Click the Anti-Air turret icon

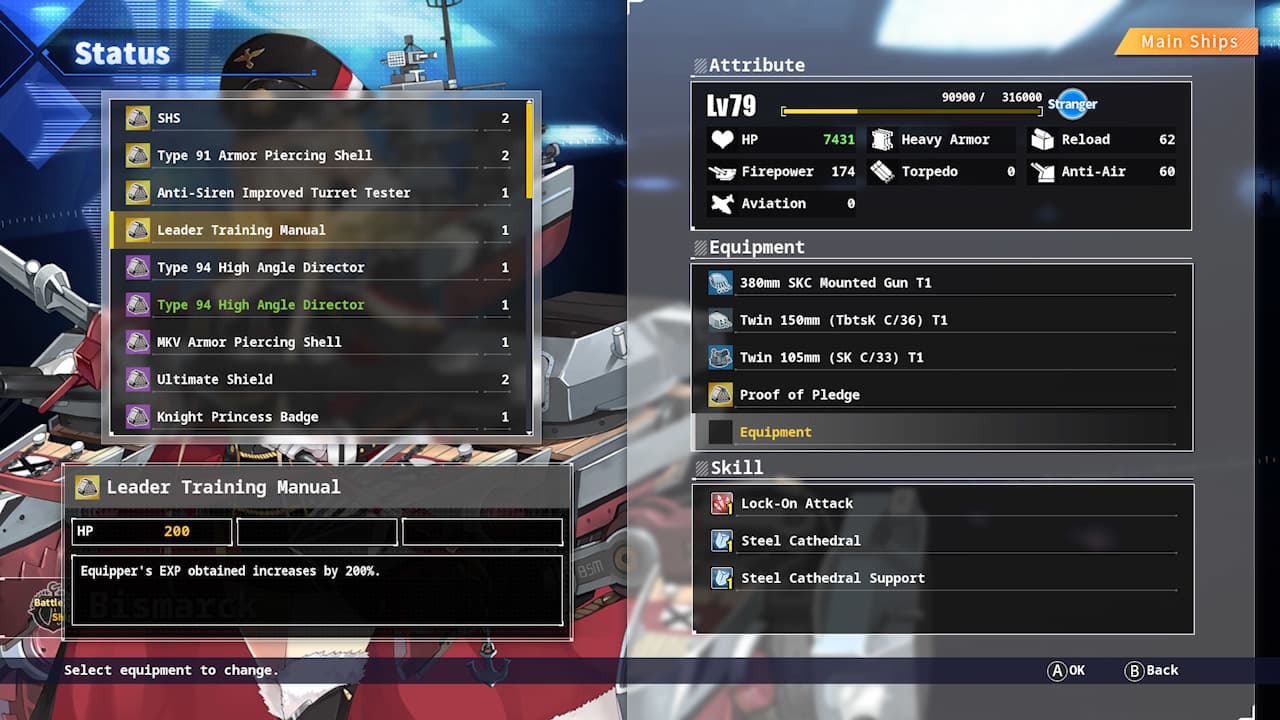(1043, 171)
